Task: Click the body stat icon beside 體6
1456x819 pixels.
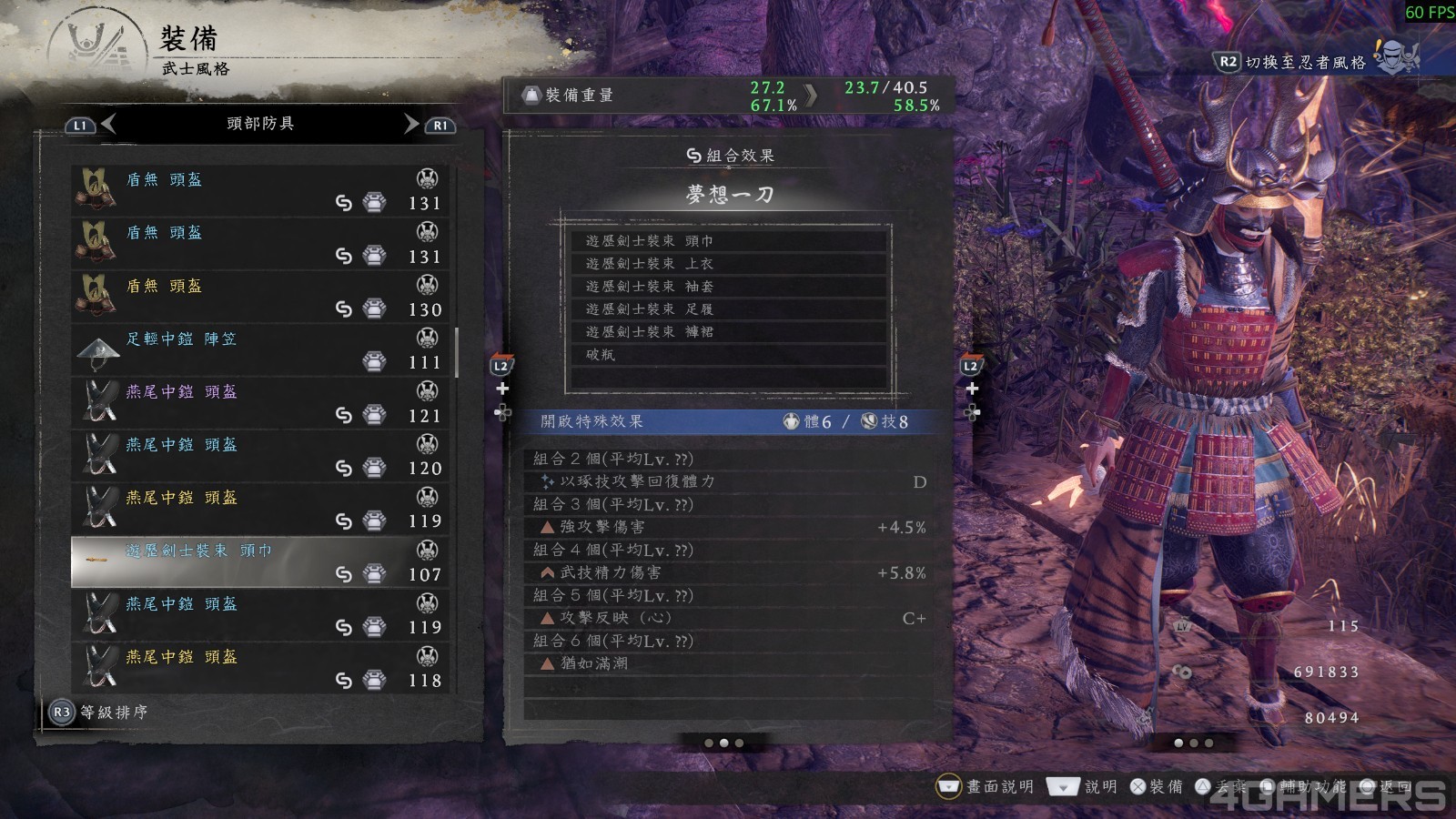Action: 792,421
